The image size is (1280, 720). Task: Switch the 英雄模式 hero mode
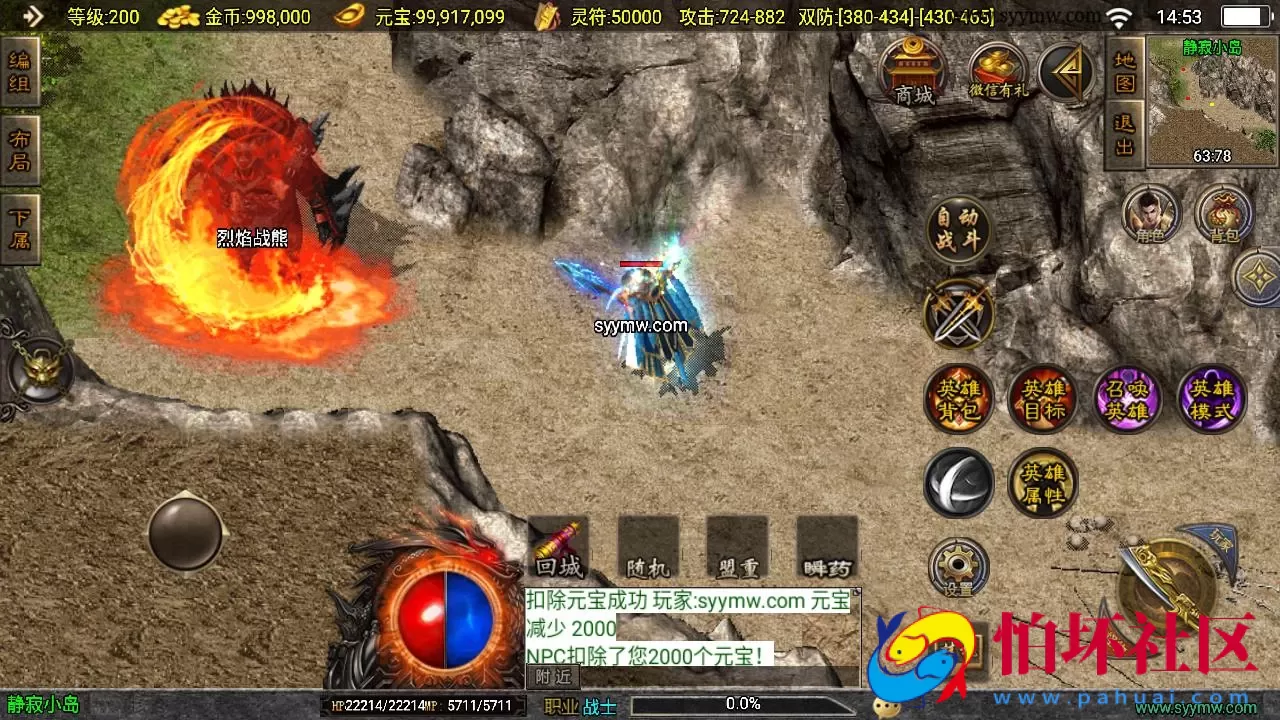coord(1211,398)
